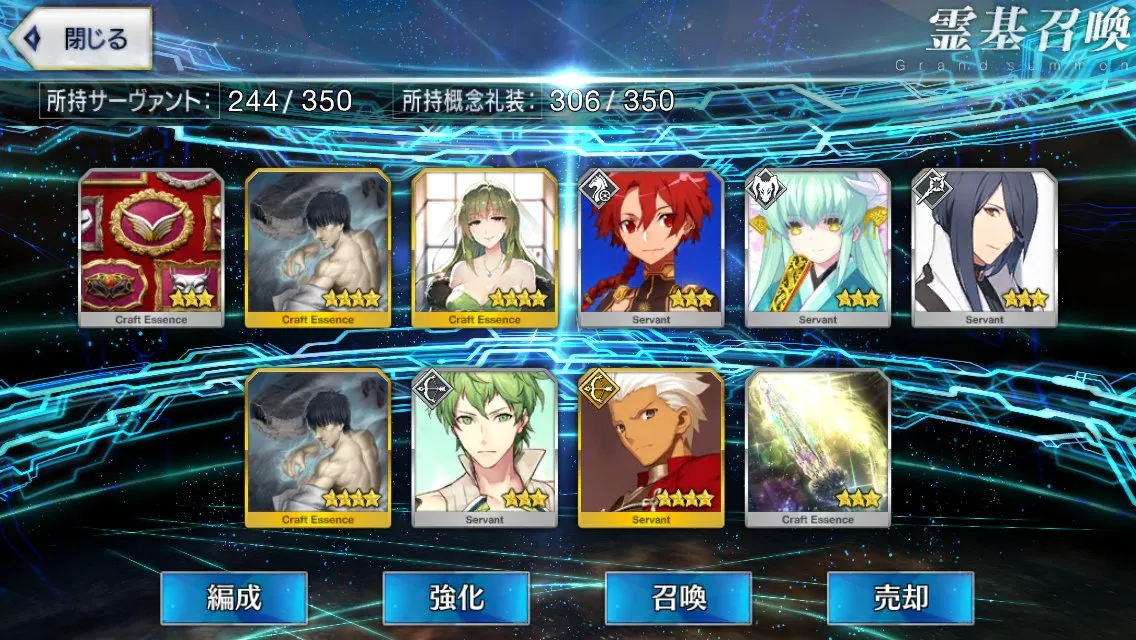Pick the white-haired four-star archer Servant
Viewport: 1136px width, 640px height.
point(651,447)
